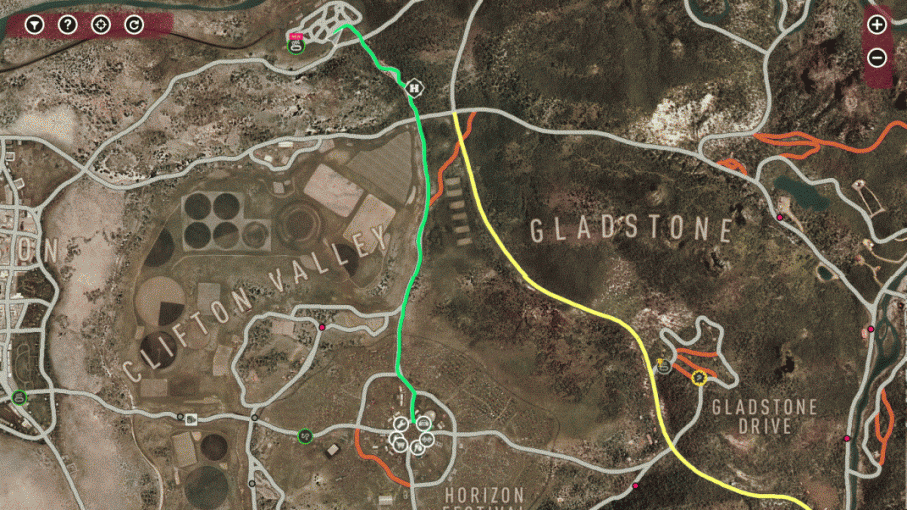Select the yellow star marker near Gladstone Drive
Image resolution: width=907 pixels, height=510 pixels.
click(698, 377)
